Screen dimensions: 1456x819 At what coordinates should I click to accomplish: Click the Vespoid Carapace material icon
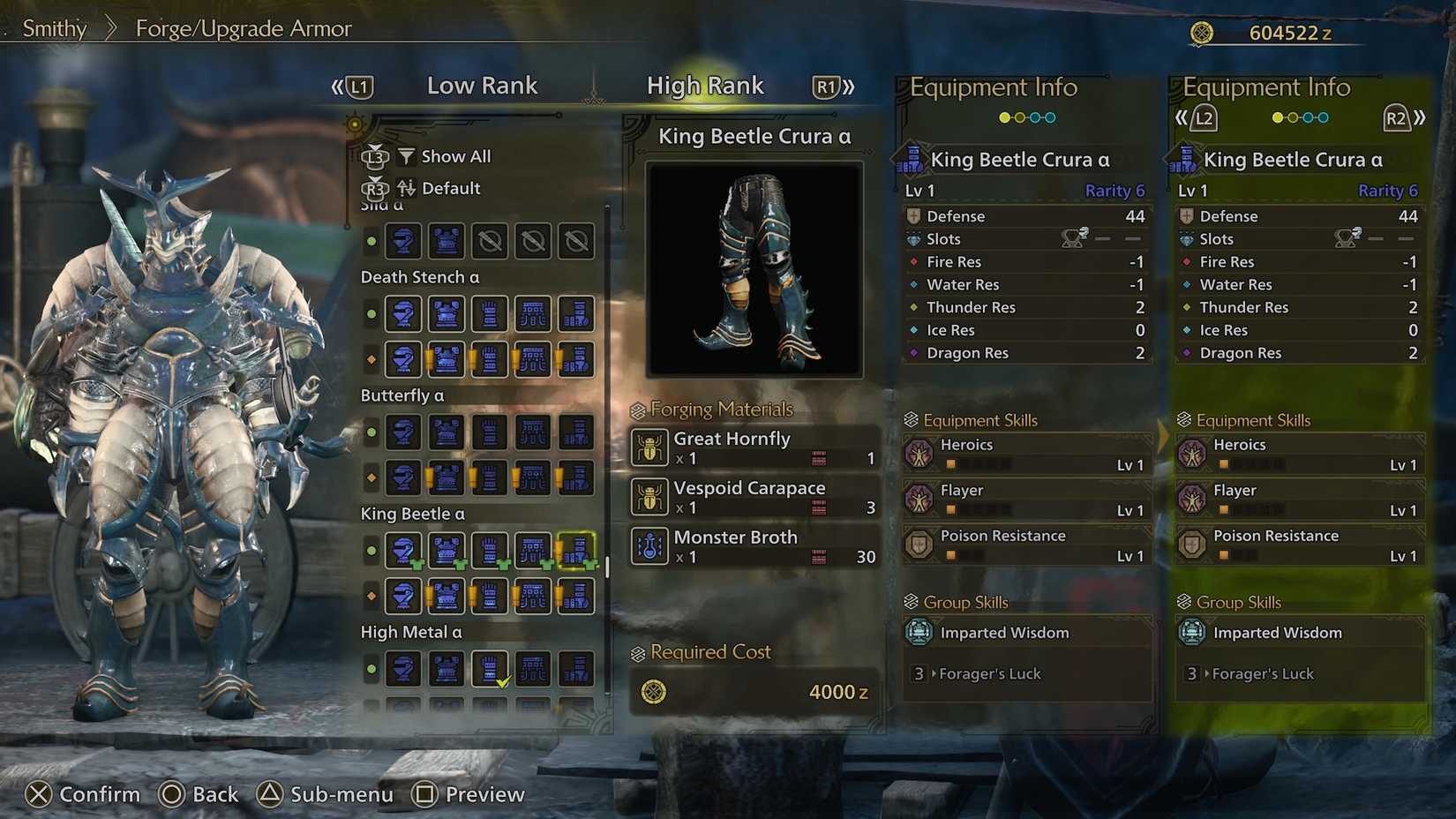point(649,497)
